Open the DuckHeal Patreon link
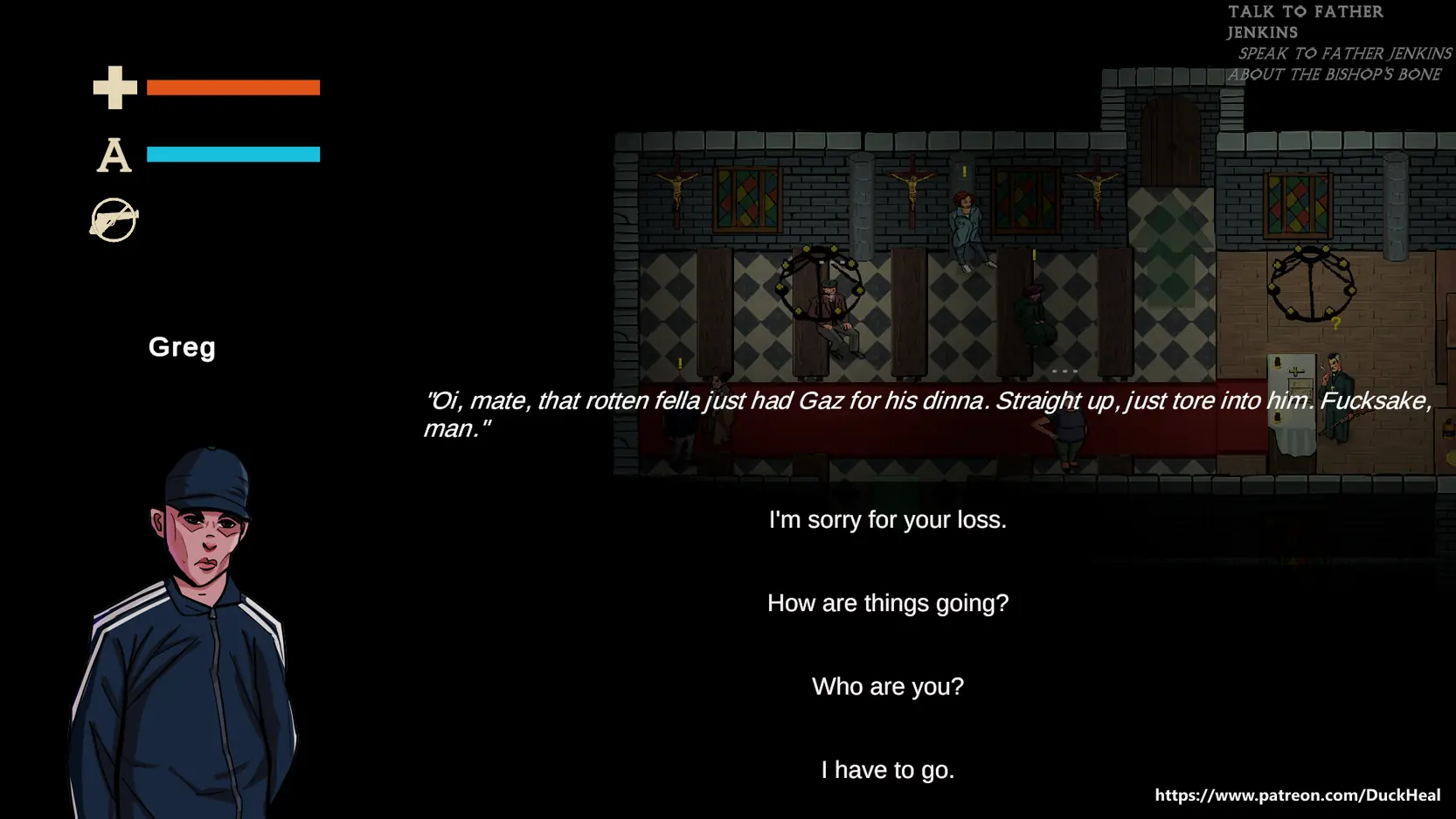Screen dimensions: 1456x819 [1297, 795]
